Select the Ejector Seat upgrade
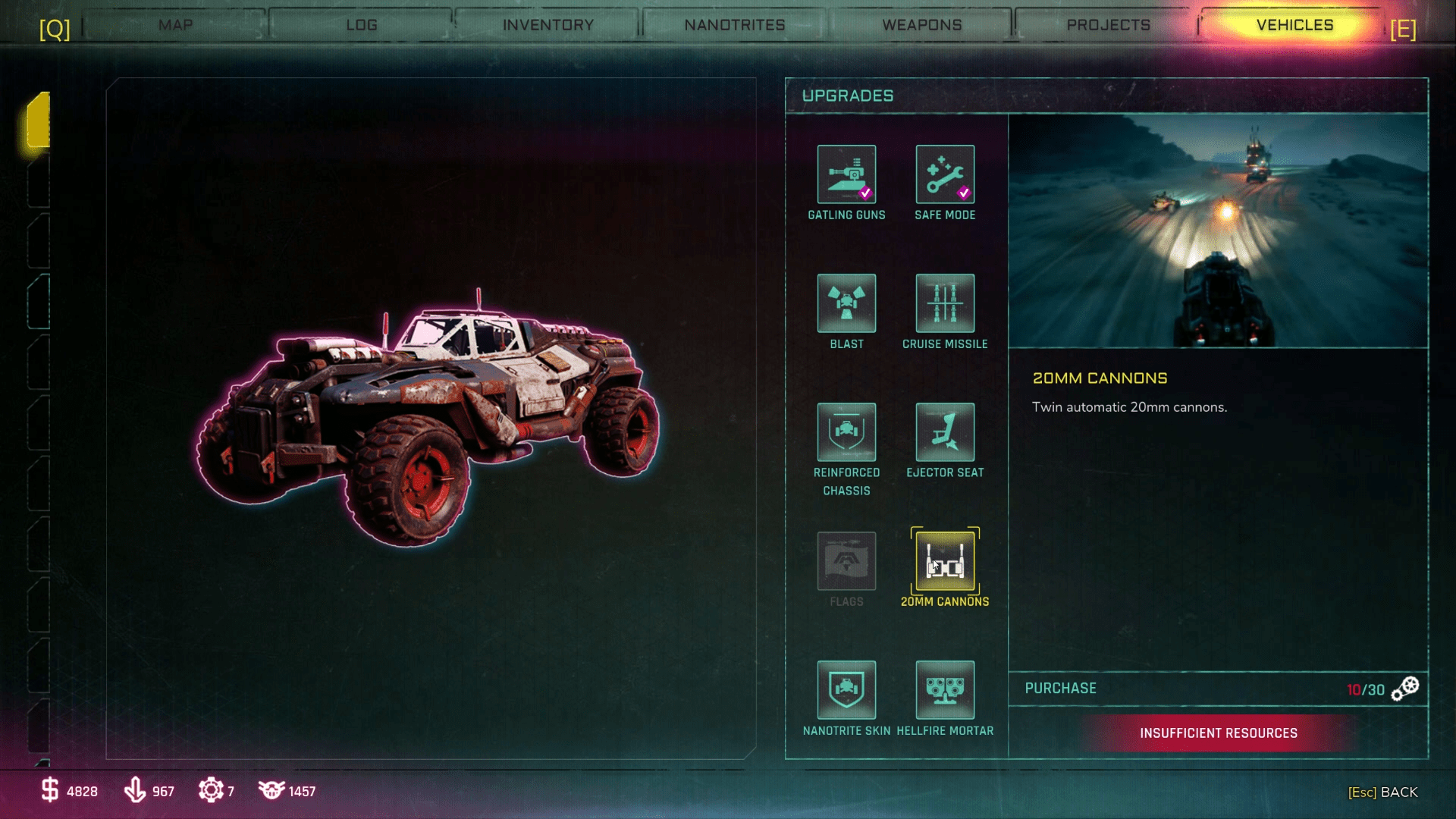The image size is (1456, 819). pyautogui.click(x=945, y=431)
